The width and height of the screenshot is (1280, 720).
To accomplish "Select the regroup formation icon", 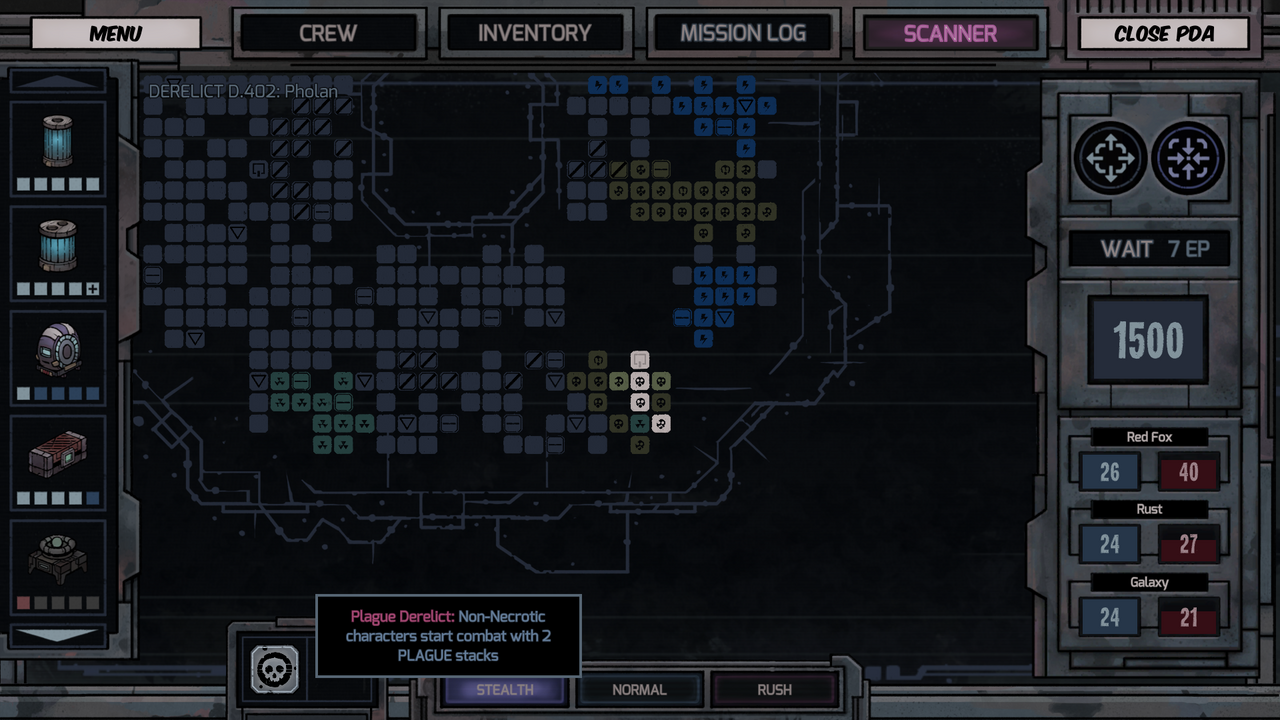I will tap(1186, 158).
